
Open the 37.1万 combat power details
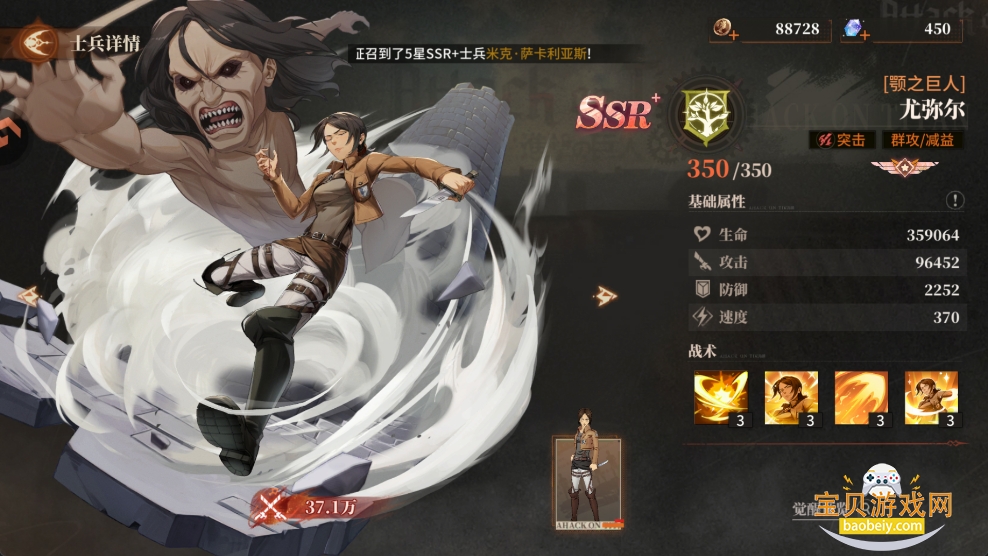(310, 507)
